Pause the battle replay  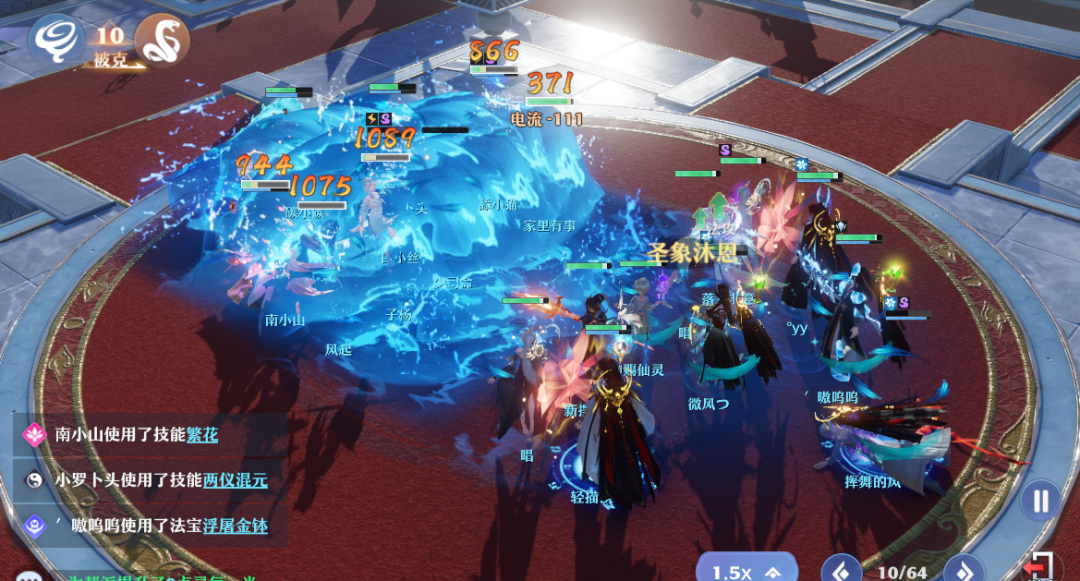tap(1041, 501)
